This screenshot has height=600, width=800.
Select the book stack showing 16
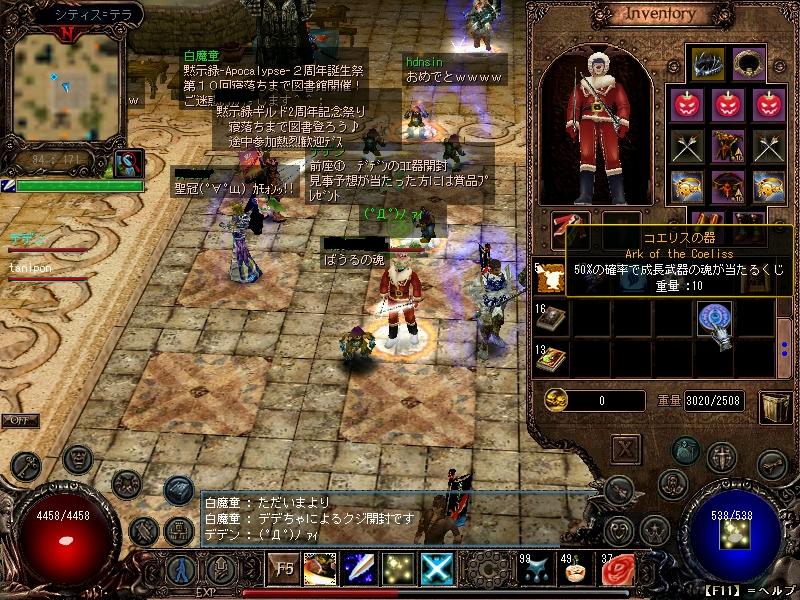[551, 320]
